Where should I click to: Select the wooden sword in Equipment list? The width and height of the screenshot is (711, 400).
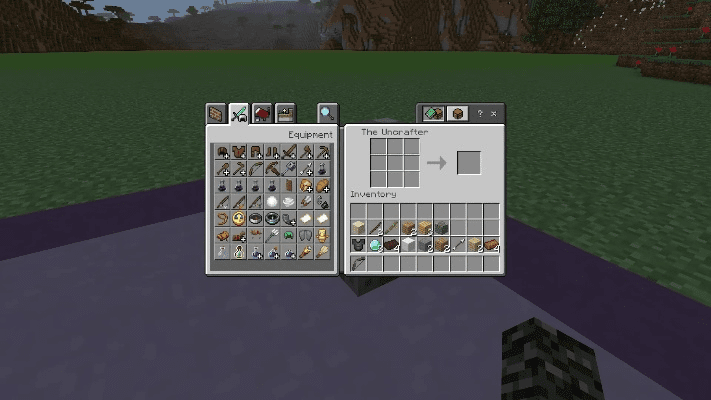[289, 152]
